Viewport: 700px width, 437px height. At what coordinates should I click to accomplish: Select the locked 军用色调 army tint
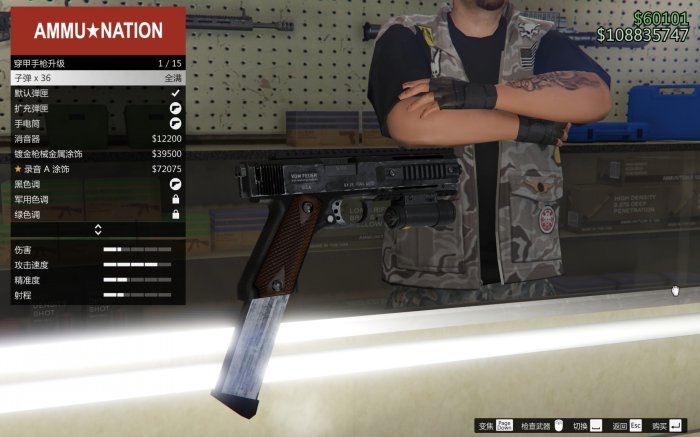point(97,199)
